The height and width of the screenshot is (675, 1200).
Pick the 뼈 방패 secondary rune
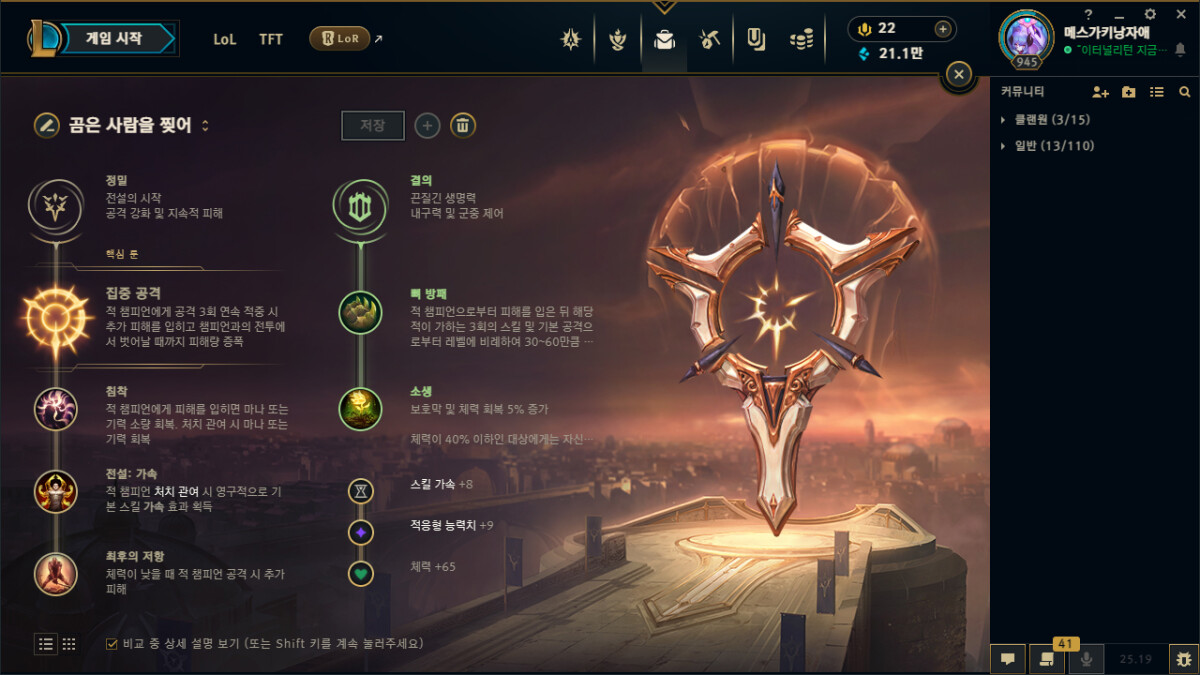click(x=360, y=312)
